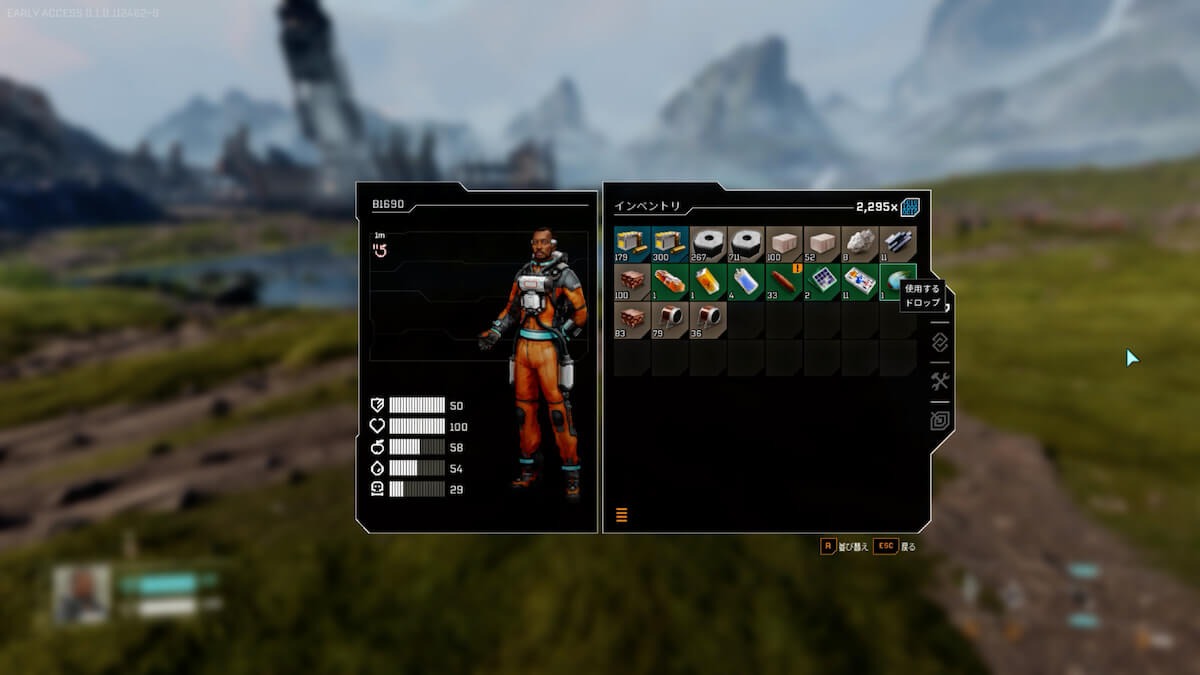The width and height of the screenshot is (1200, 675).
Task: Pick the hex nut stack of 267
Action: tap(708, 244)
